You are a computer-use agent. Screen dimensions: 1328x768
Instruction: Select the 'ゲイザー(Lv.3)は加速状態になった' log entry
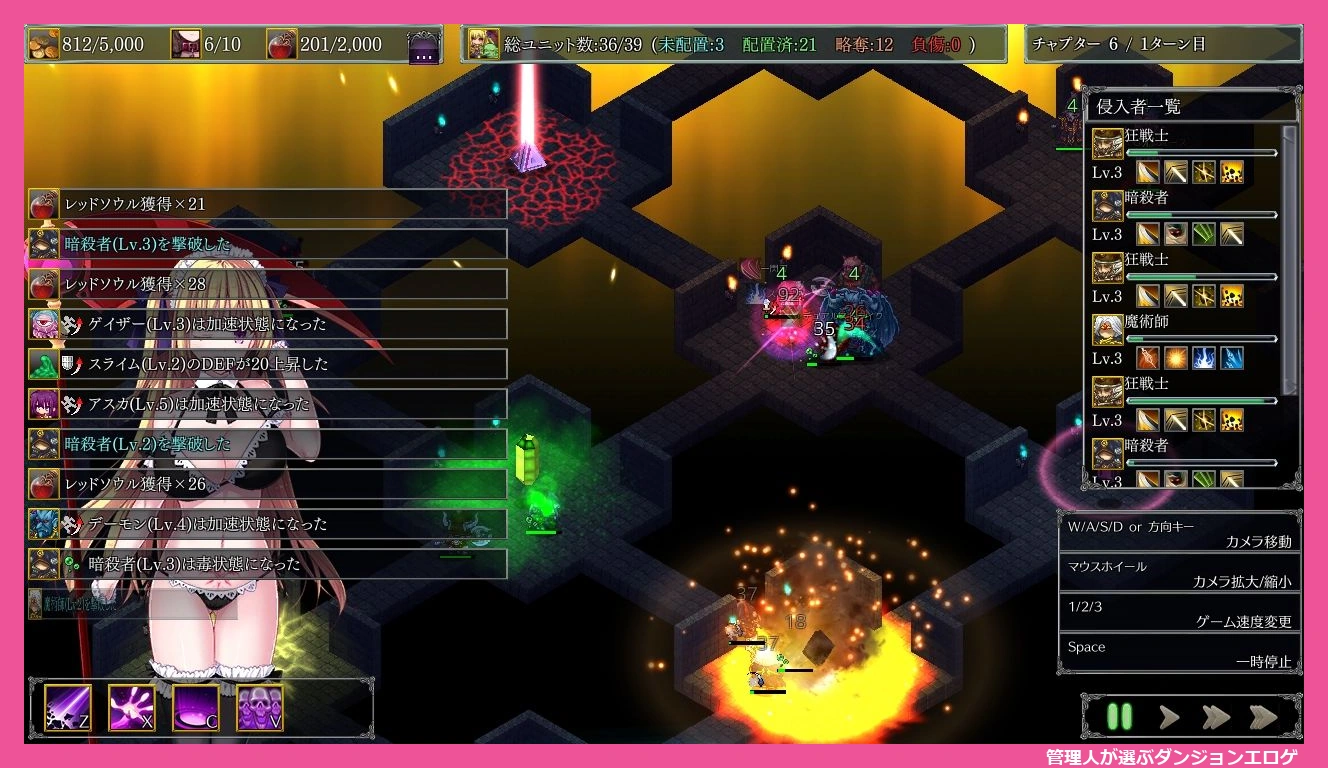pyautogui.click(x=268, y=324)
